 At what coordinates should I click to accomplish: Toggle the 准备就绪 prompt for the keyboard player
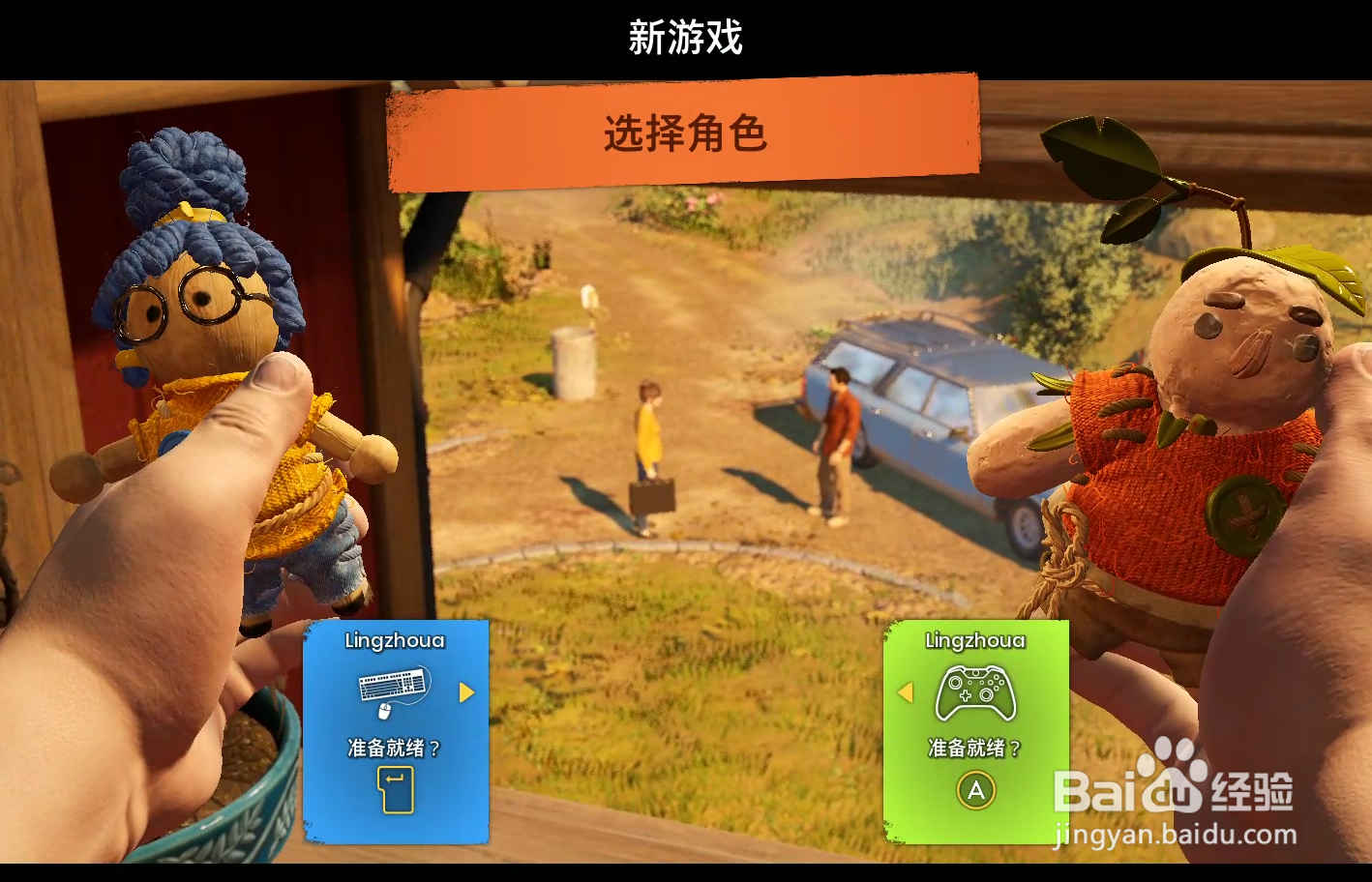click(391, 747)
